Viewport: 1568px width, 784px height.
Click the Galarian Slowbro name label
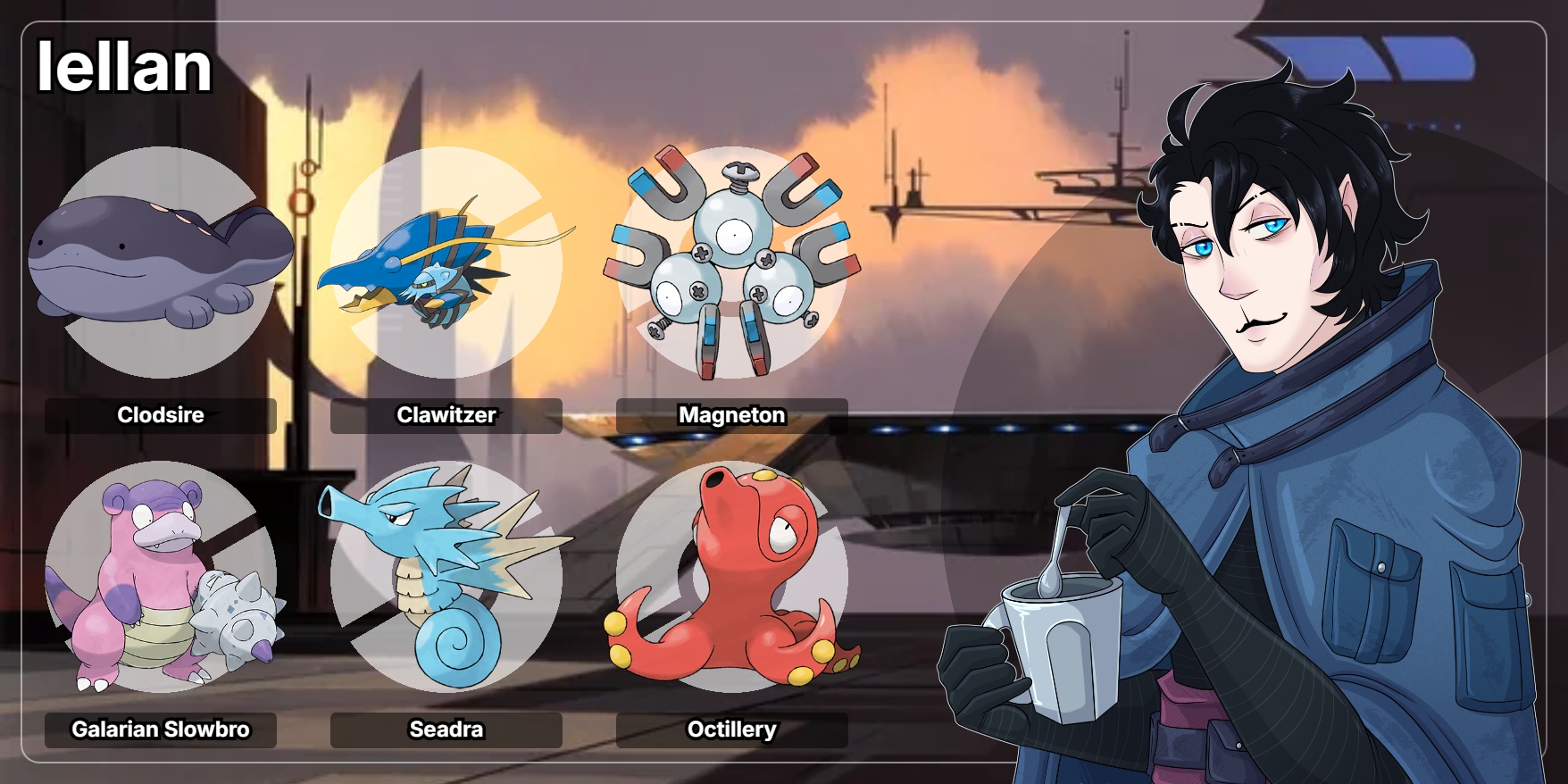click(161, 730)
